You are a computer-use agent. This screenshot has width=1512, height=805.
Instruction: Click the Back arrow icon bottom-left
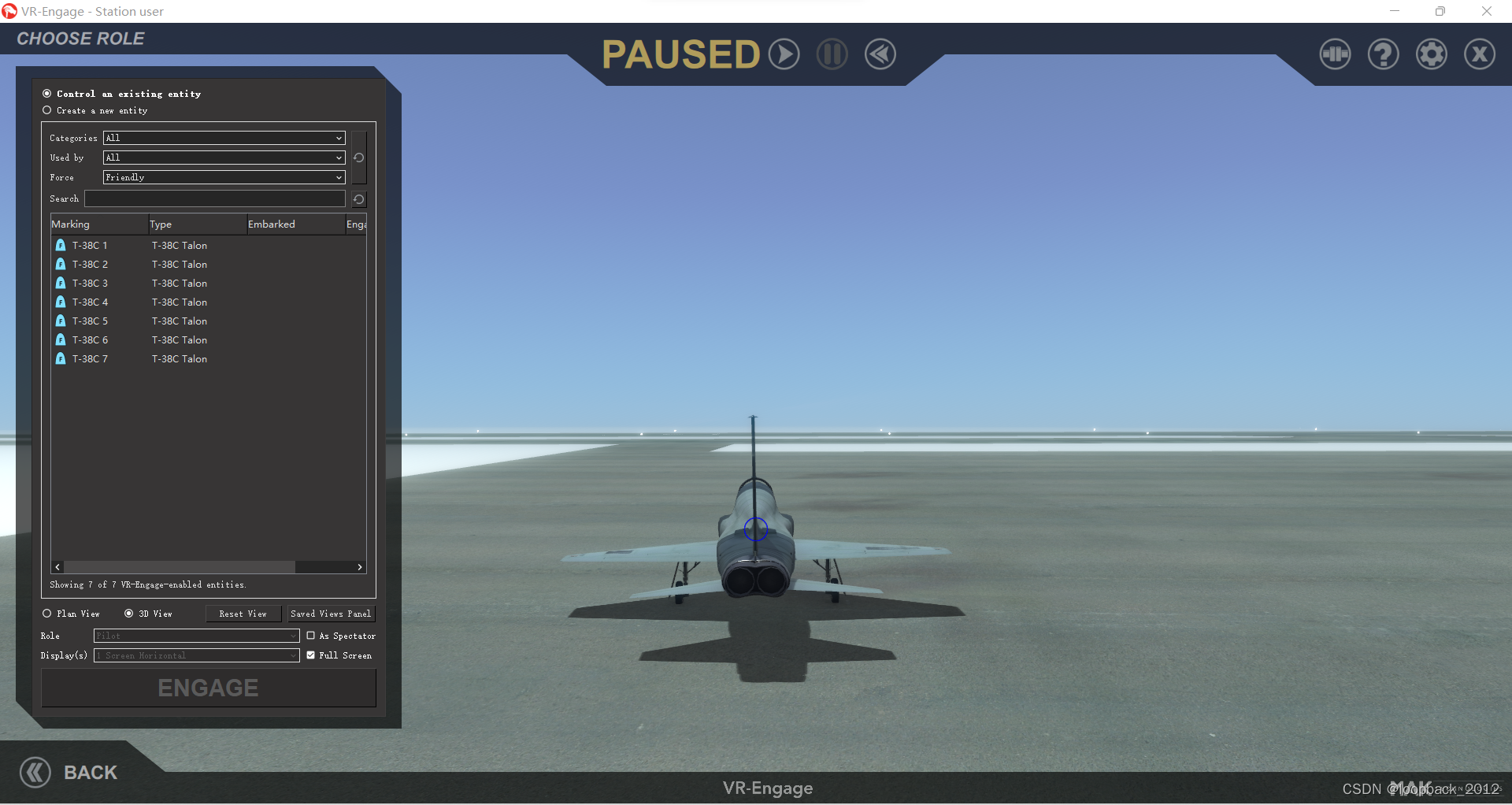click(x=35, y=772)
